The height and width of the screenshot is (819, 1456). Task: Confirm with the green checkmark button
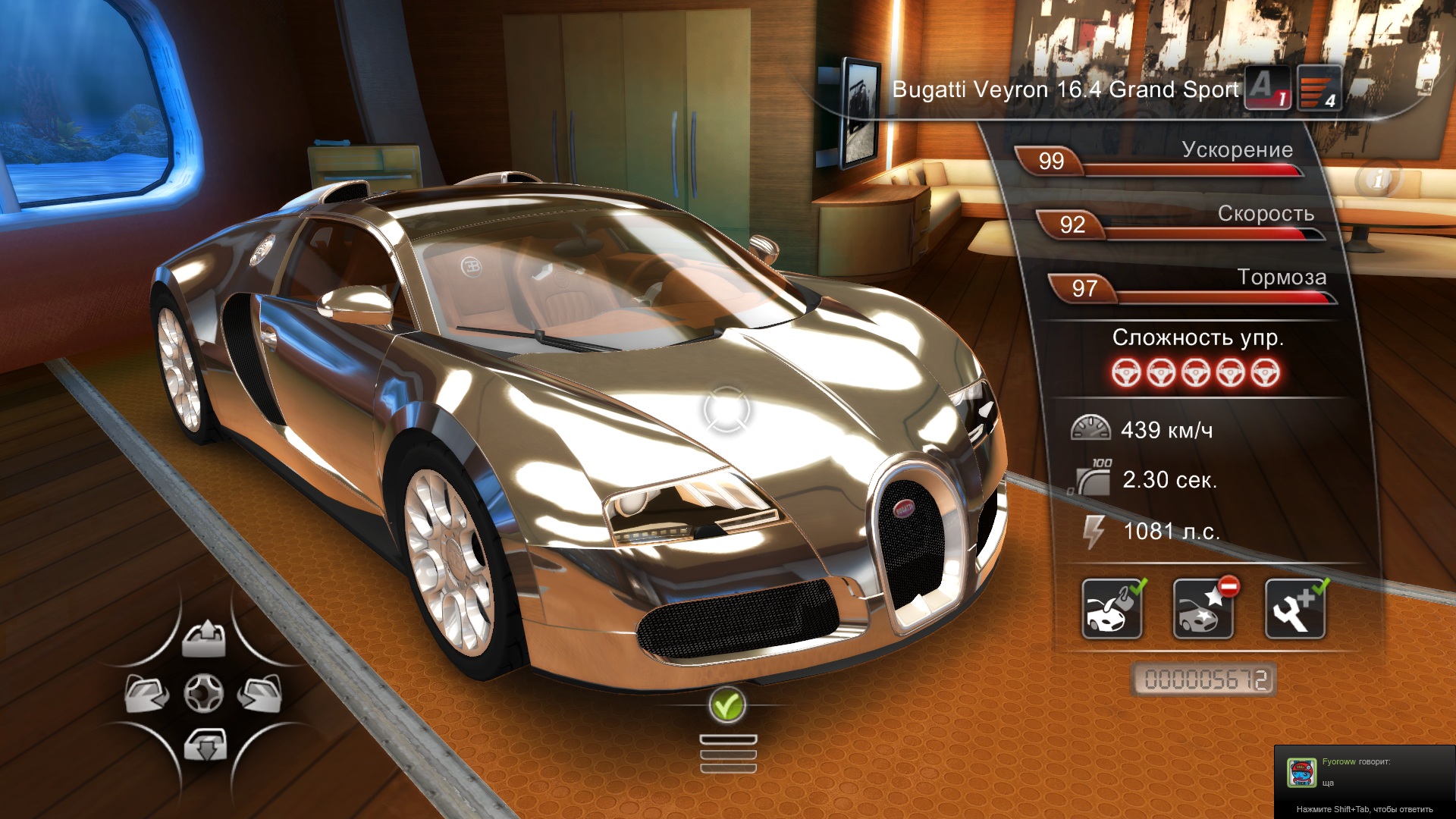tap(727, 706)
